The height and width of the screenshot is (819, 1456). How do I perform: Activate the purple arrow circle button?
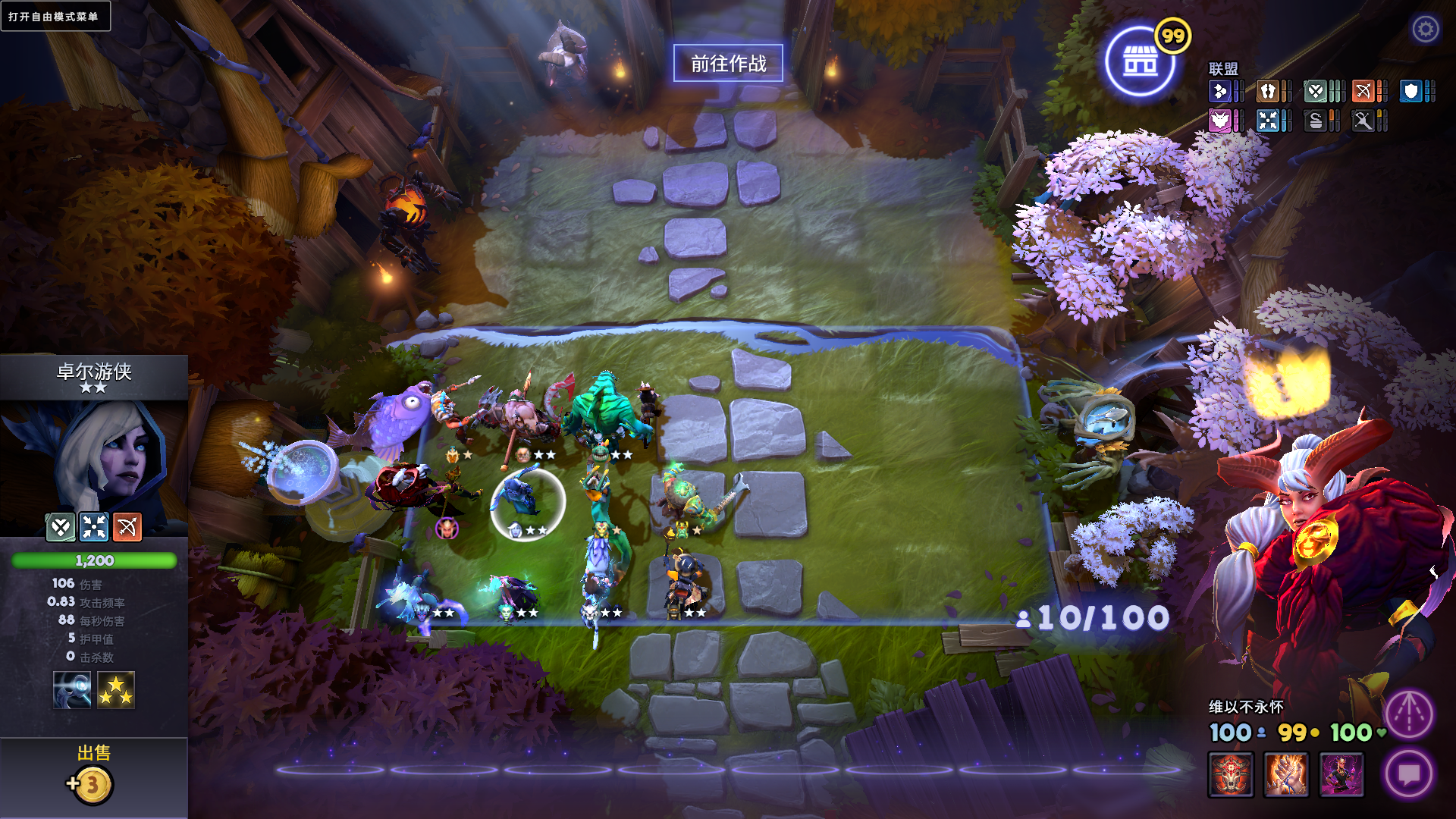(1408, 714)
